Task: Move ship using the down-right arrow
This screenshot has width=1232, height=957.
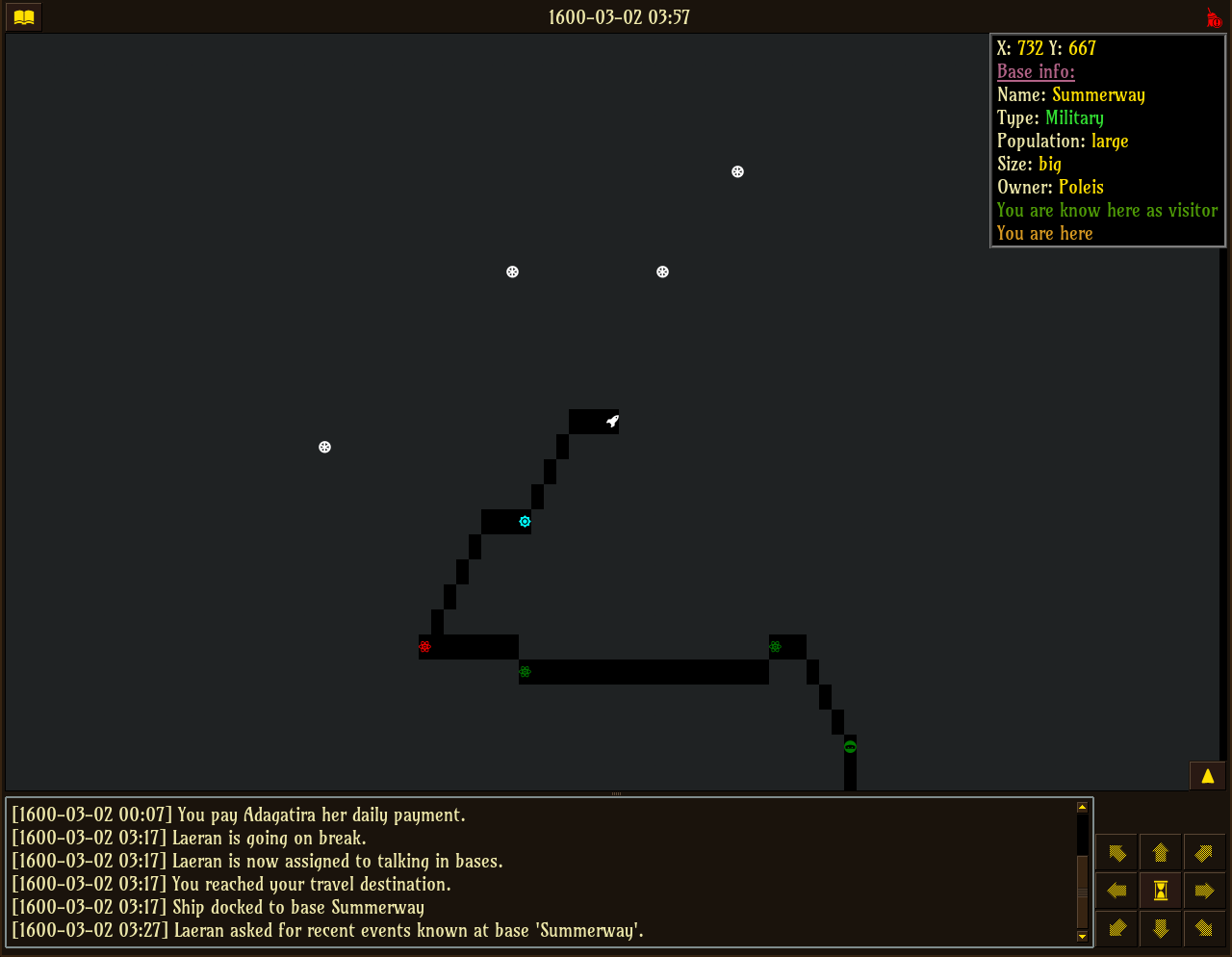Action: click(x=1204, y=928)
